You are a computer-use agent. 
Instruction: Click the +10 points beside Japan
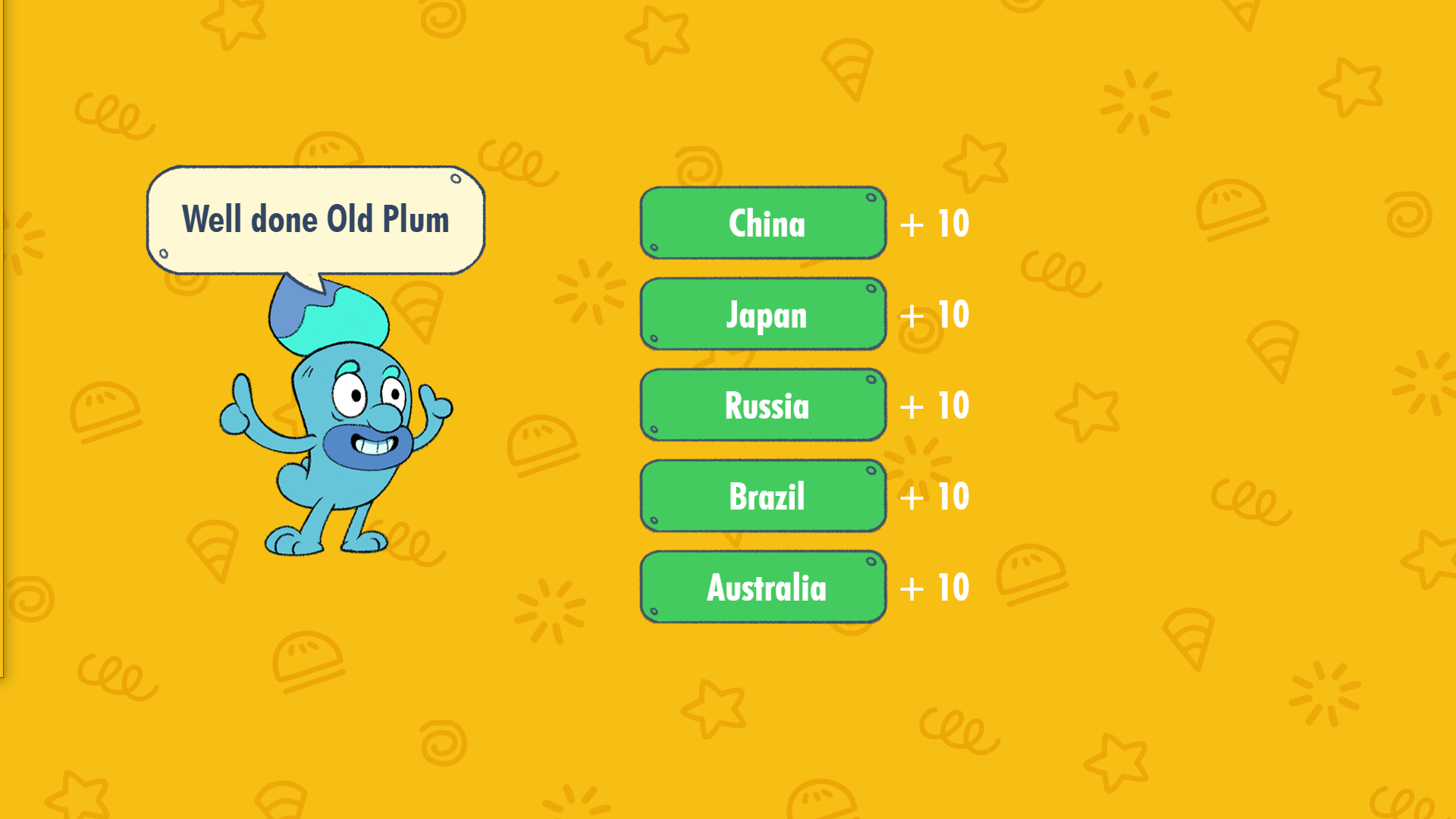tap(933, 314)
